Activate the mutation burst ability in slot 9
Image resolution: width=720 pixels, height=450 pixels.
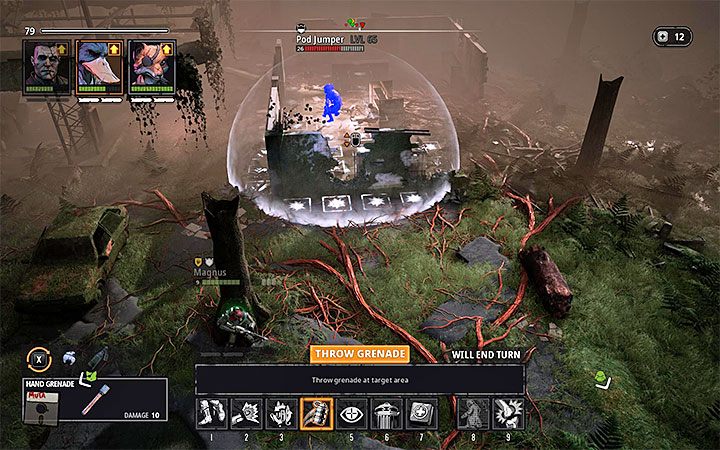[x=509, y=413]
